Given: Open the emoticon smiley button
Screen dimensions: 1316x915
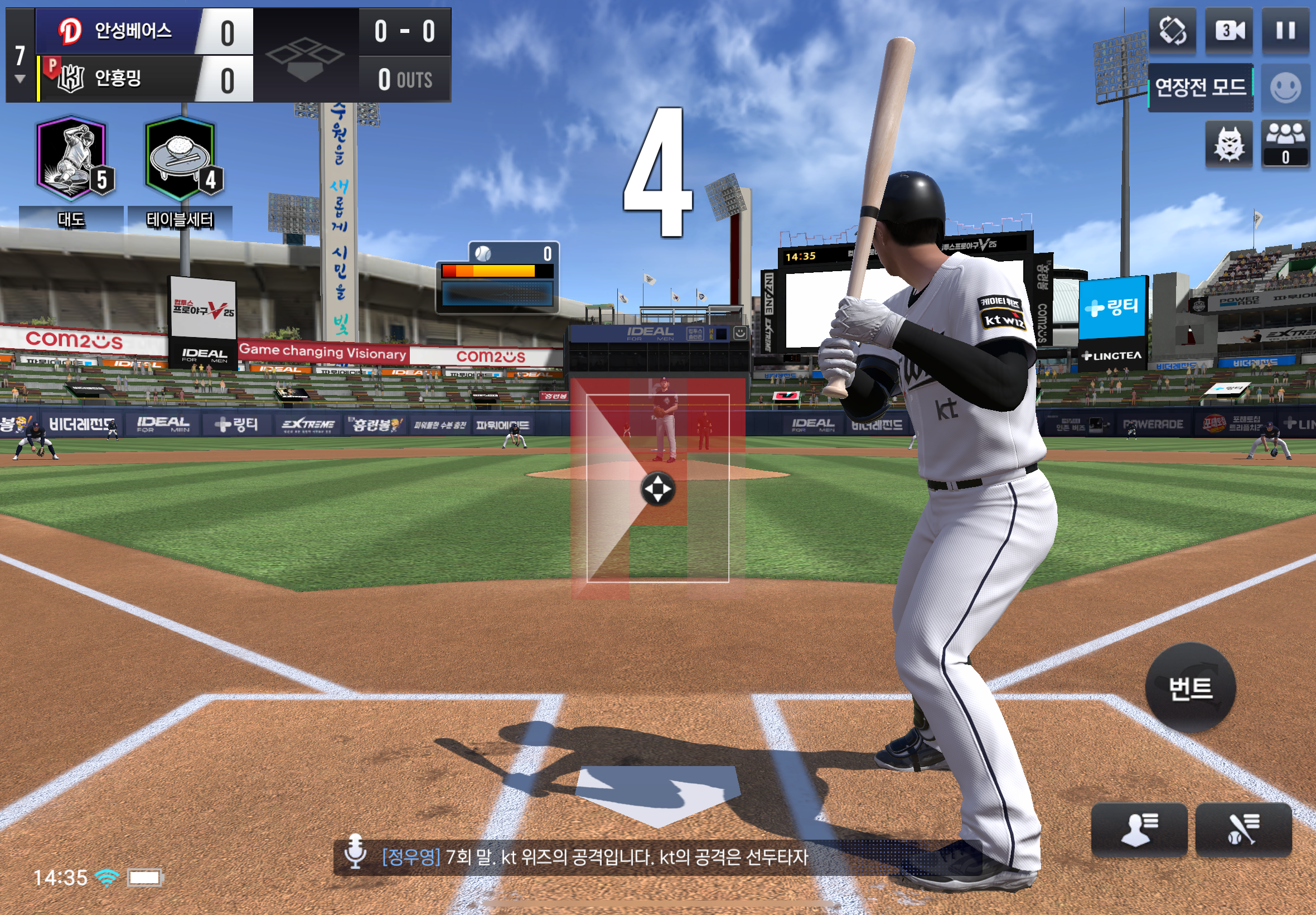Looking at the screenshot, I should [1285, 88].
